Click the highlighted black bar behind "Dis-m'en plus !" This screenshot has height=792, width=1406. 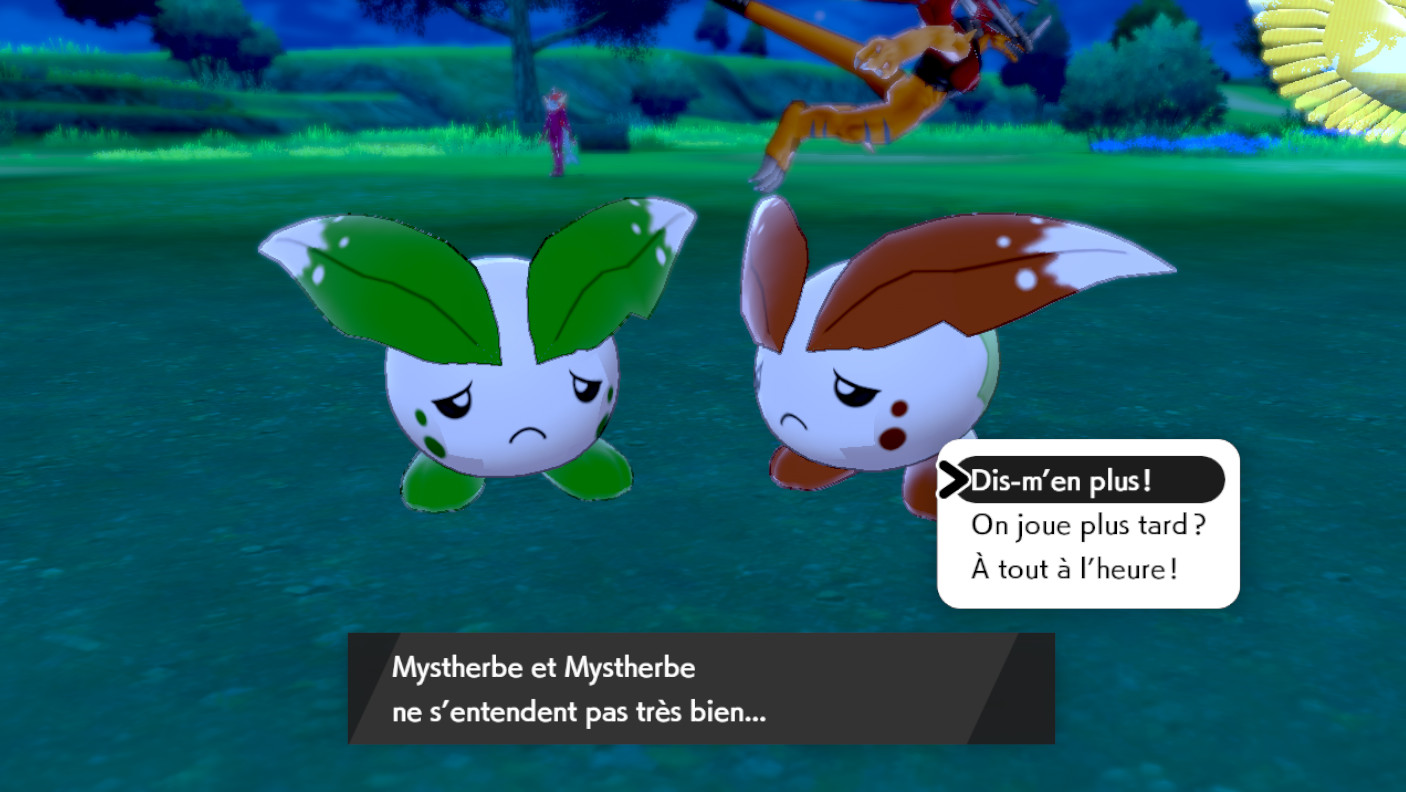point(1090,480)
